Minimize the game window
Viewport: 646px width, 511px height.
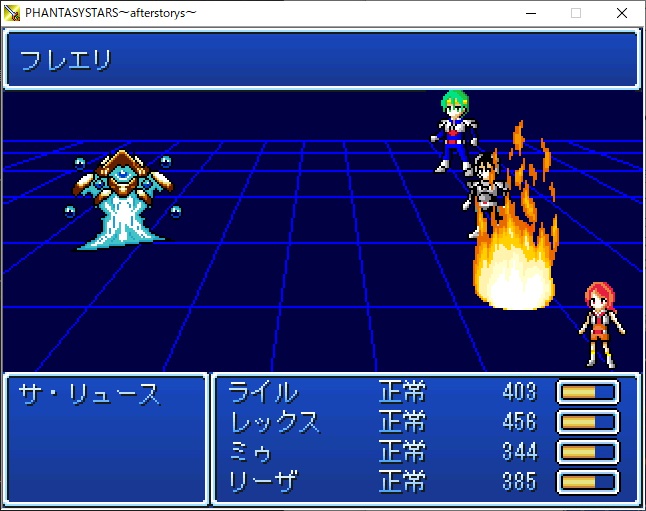tap(530, 13)
